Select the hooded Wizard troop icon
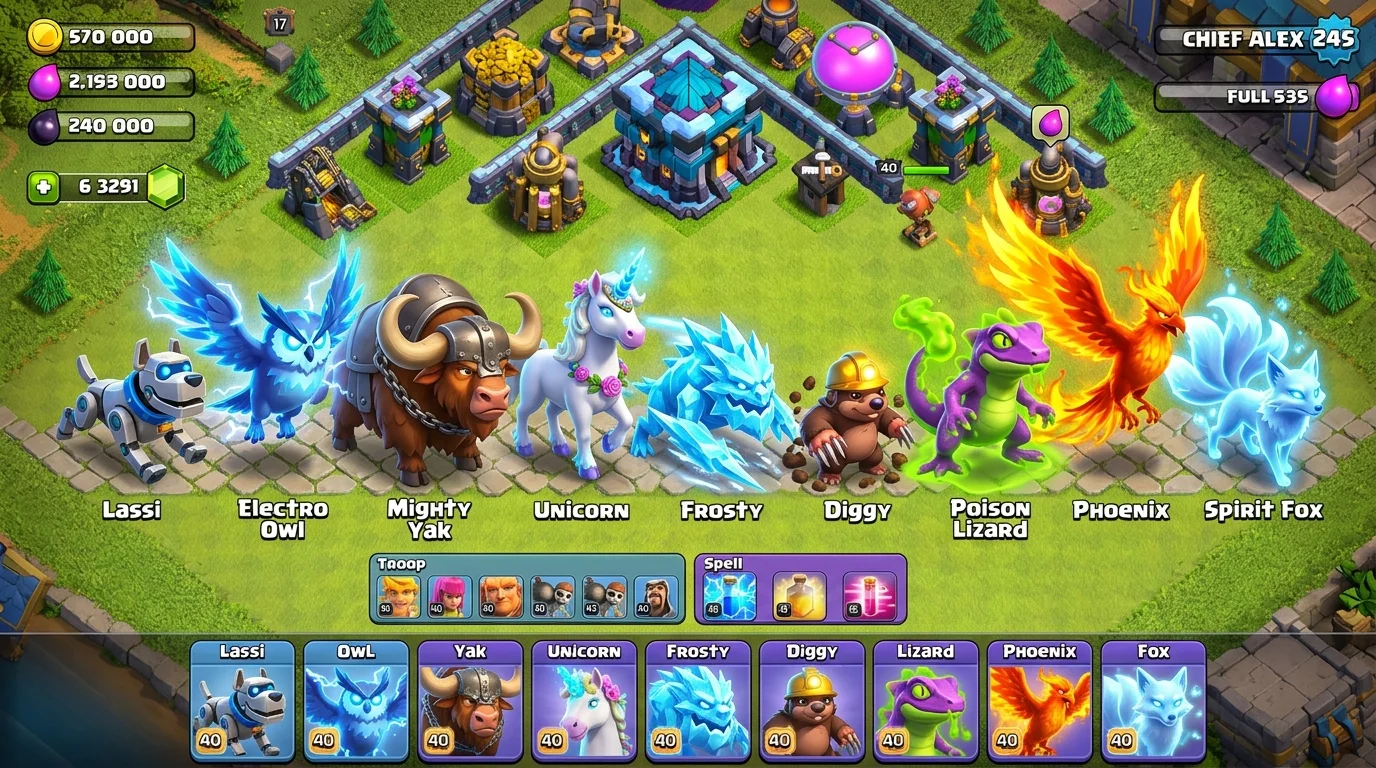 coord(656,596)
